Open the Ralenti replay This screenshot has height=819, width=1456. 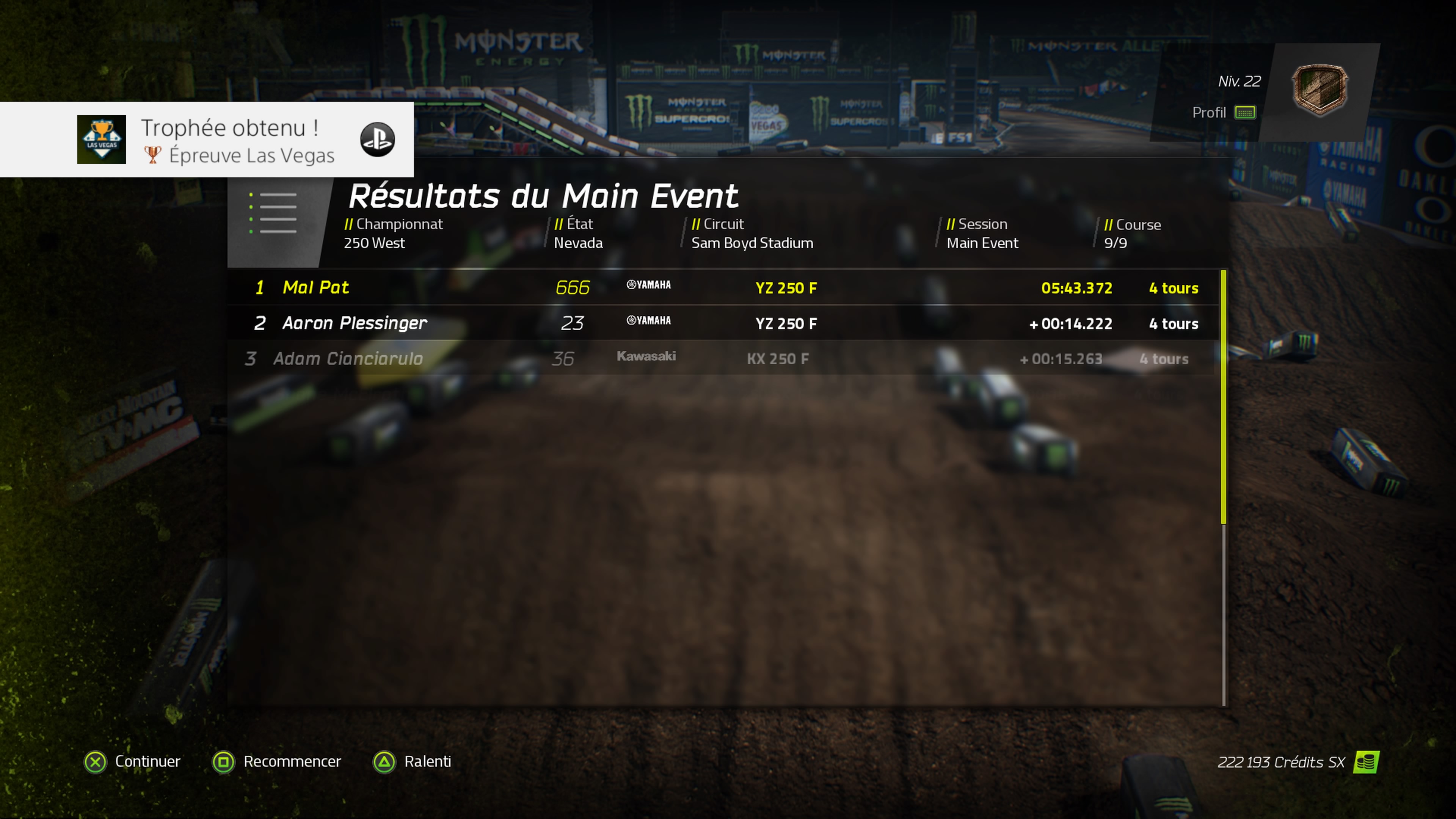(x=413, y=761)
